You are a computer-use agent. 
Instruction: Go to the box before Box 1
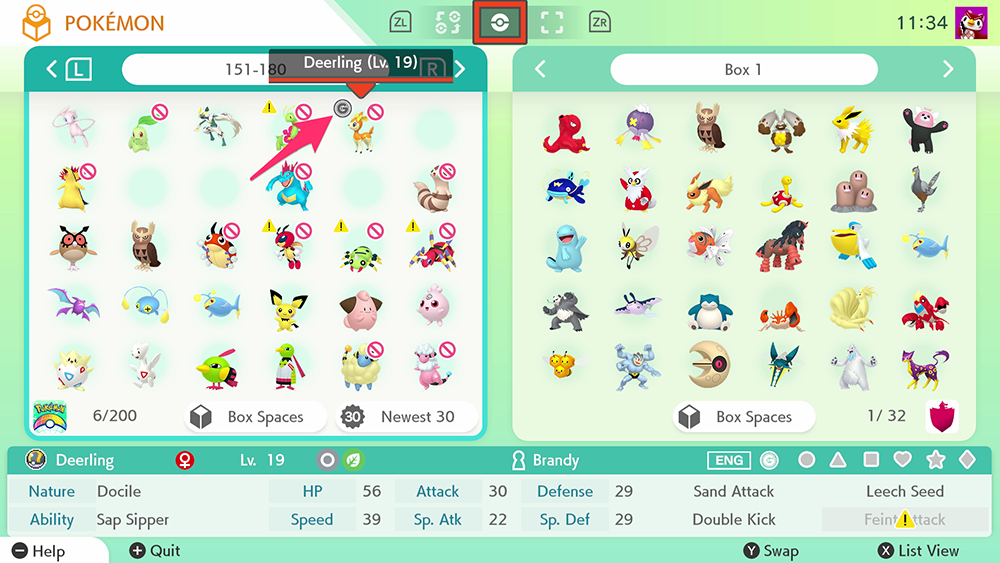pyautogui.click(x=541, y=70)
